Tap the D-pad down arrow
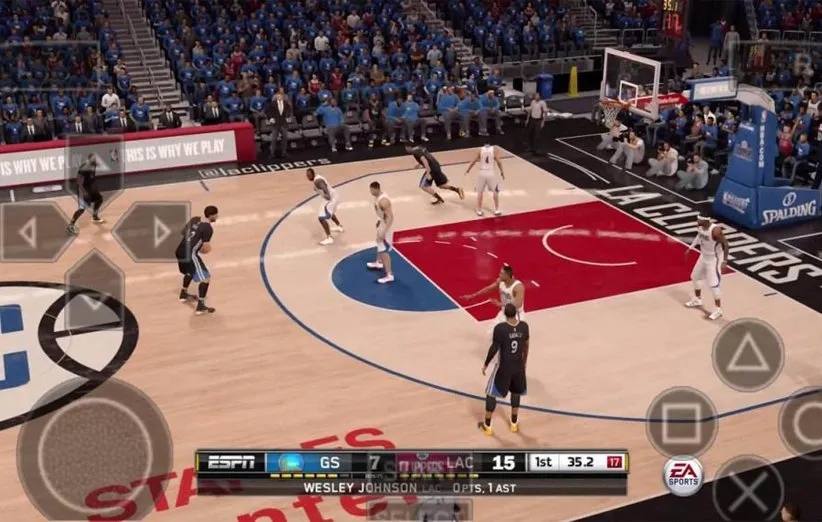This screenshot has height=522, width=822. tap(93, 290)
